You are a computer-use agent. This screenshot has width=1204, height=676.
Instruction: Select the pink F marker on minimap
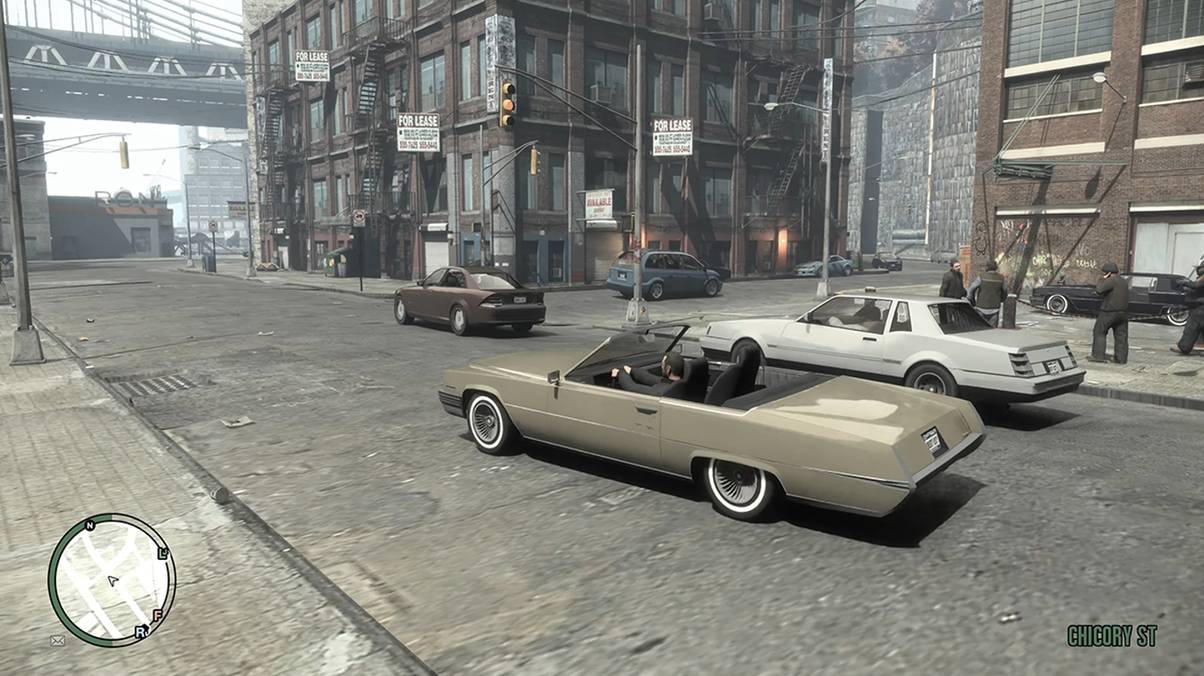pyautogui.click(x=157, y=614)
